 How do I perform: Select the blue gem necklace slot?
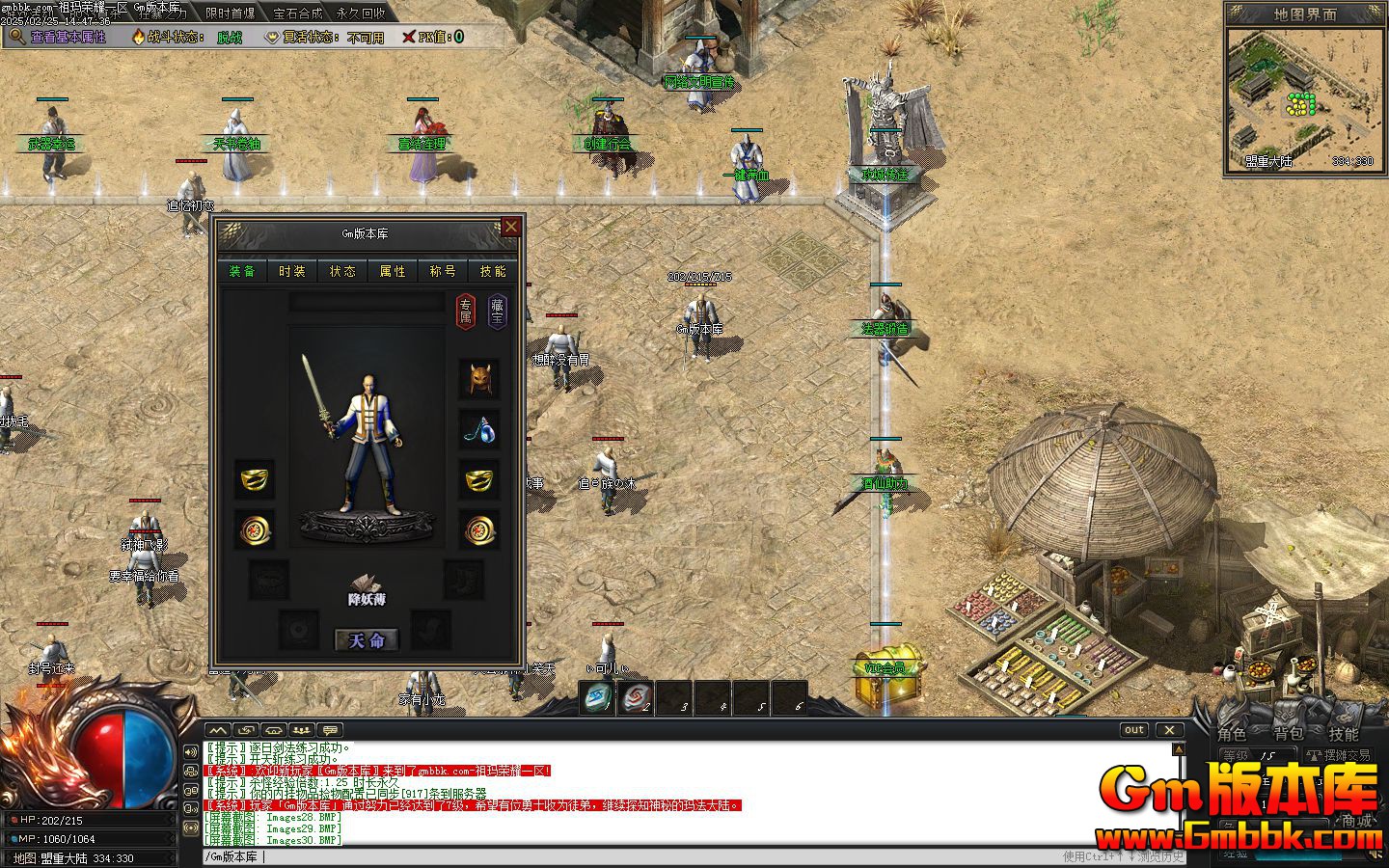tap(479, 430)
